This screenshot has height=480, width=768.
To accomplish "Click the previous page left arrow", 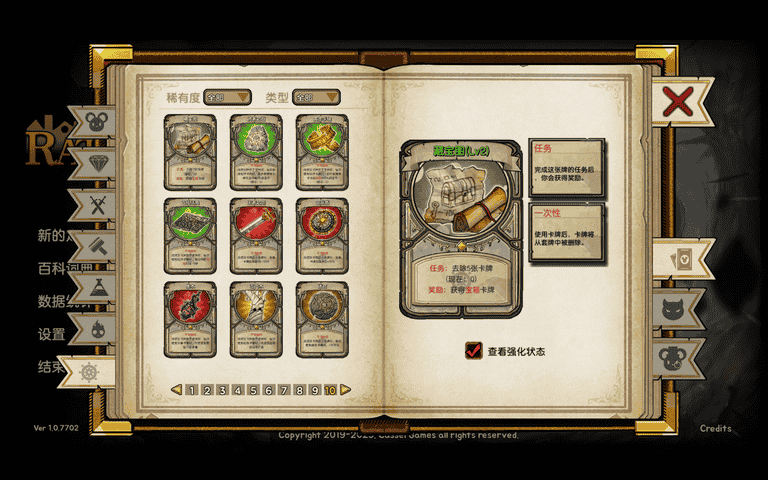I will tap(176, 390).
